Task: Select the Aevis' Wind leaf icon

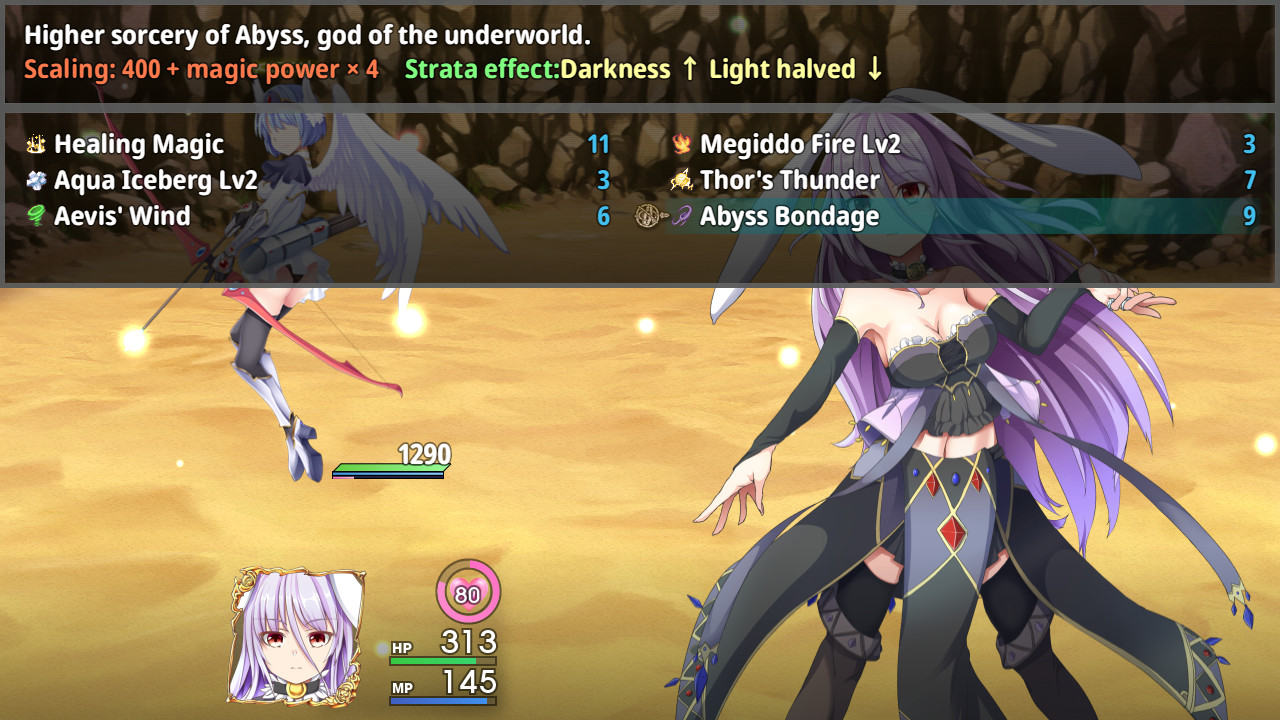Action: point(36,216)
